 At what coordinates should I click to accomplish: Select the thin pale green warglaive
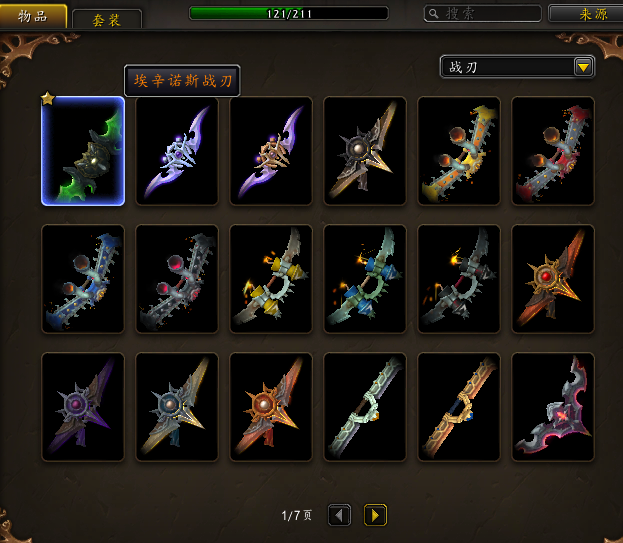[x=365, y=407]
